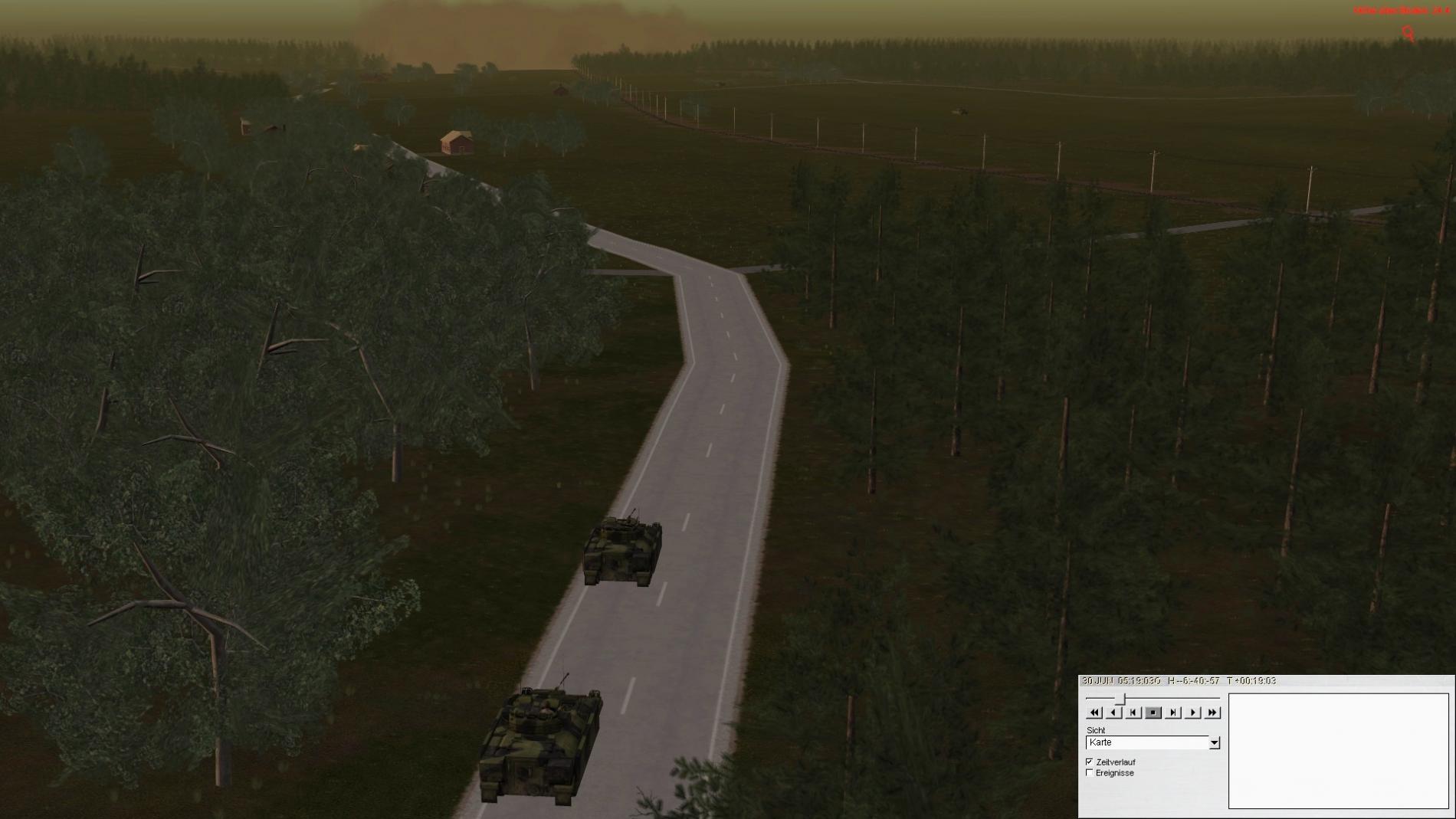Open the Sicht view dropdown
This screenshot has height=819, width=1456.
1214,742
